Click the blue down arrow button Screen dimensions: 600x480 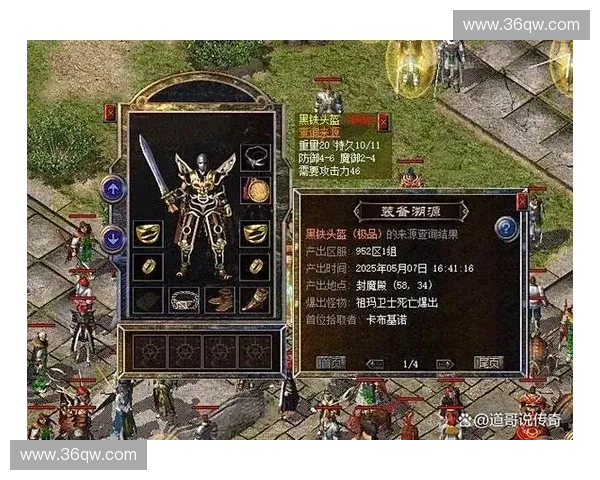click(x=113, y=239)
